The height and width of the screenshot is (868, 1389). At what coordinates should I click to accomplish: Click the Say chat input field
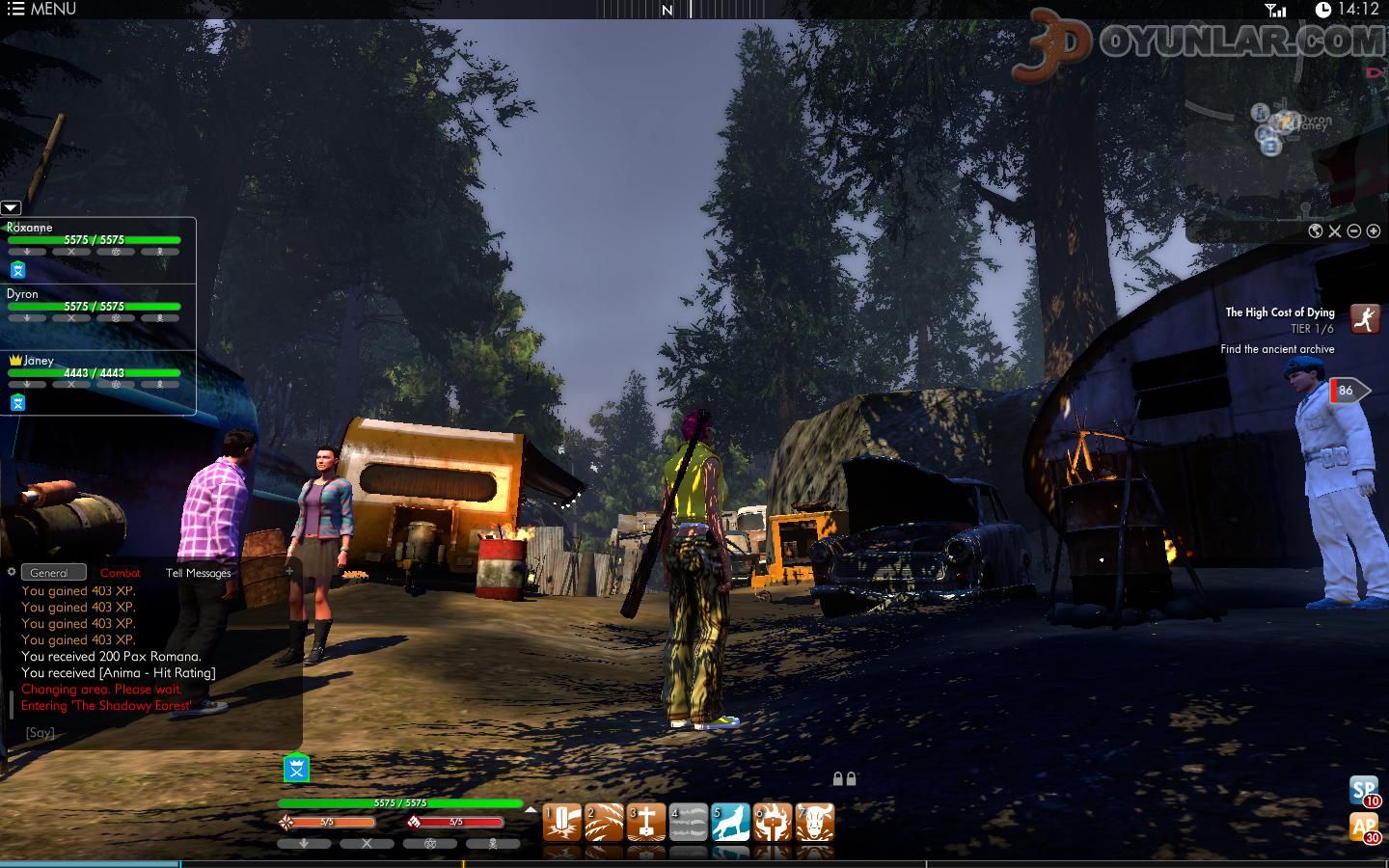click(145, 733)
